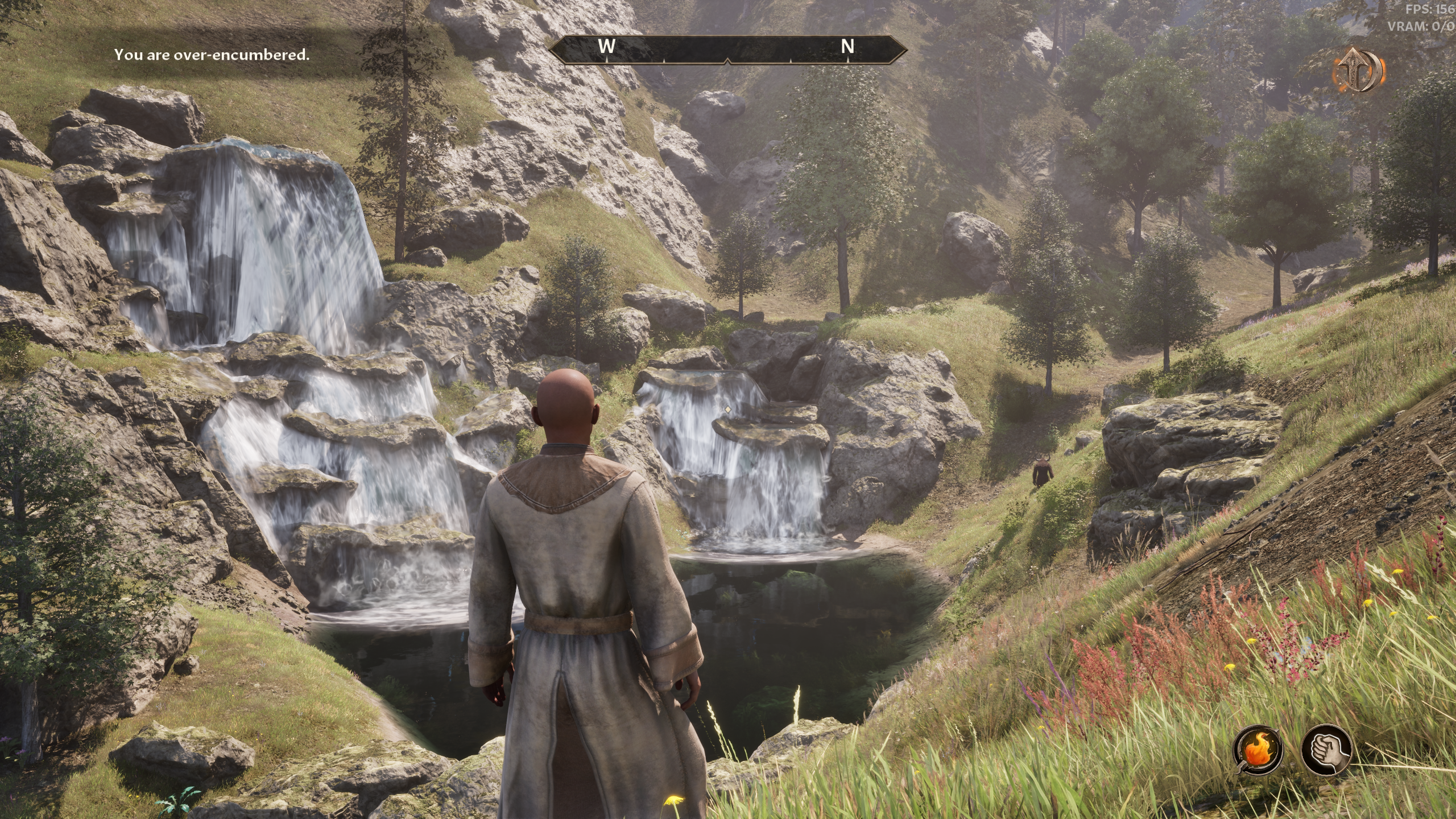Click the compass bar showing W and N
The image size is (1456, 819).
point(727,48)
